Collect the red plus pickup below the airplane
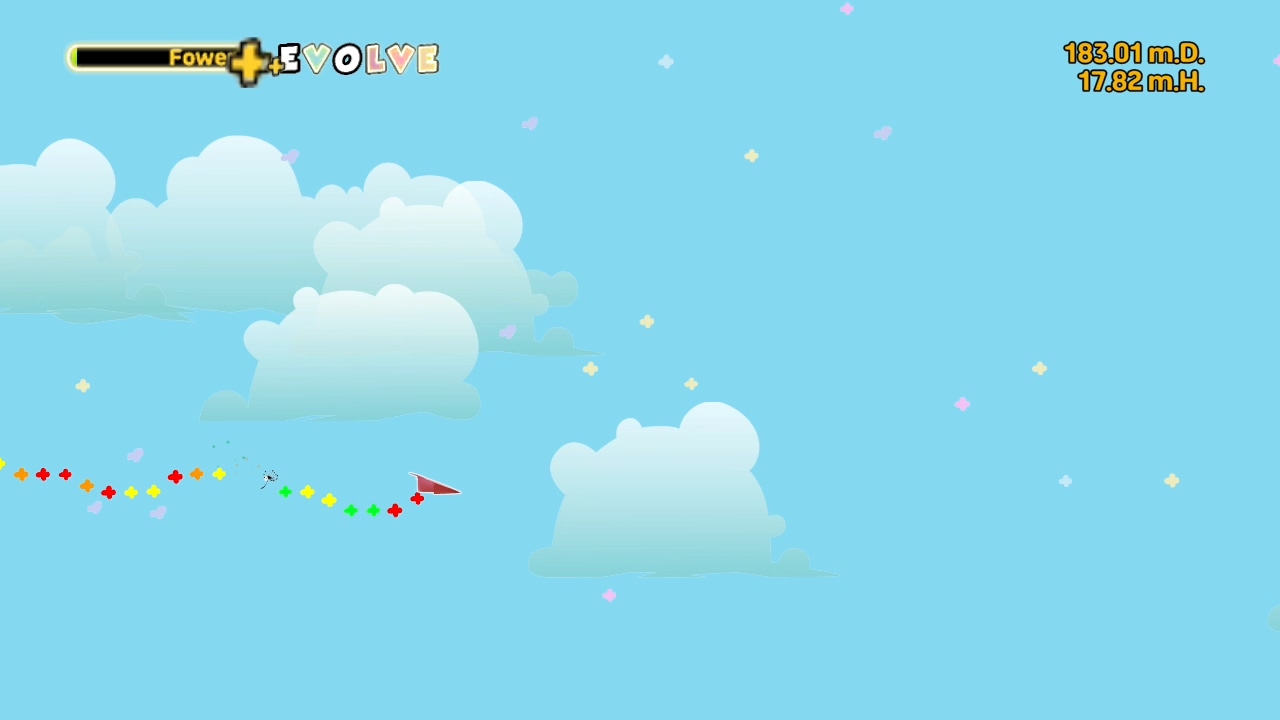Viewport: 1280px width, 720px height. (x=417, y=500)
